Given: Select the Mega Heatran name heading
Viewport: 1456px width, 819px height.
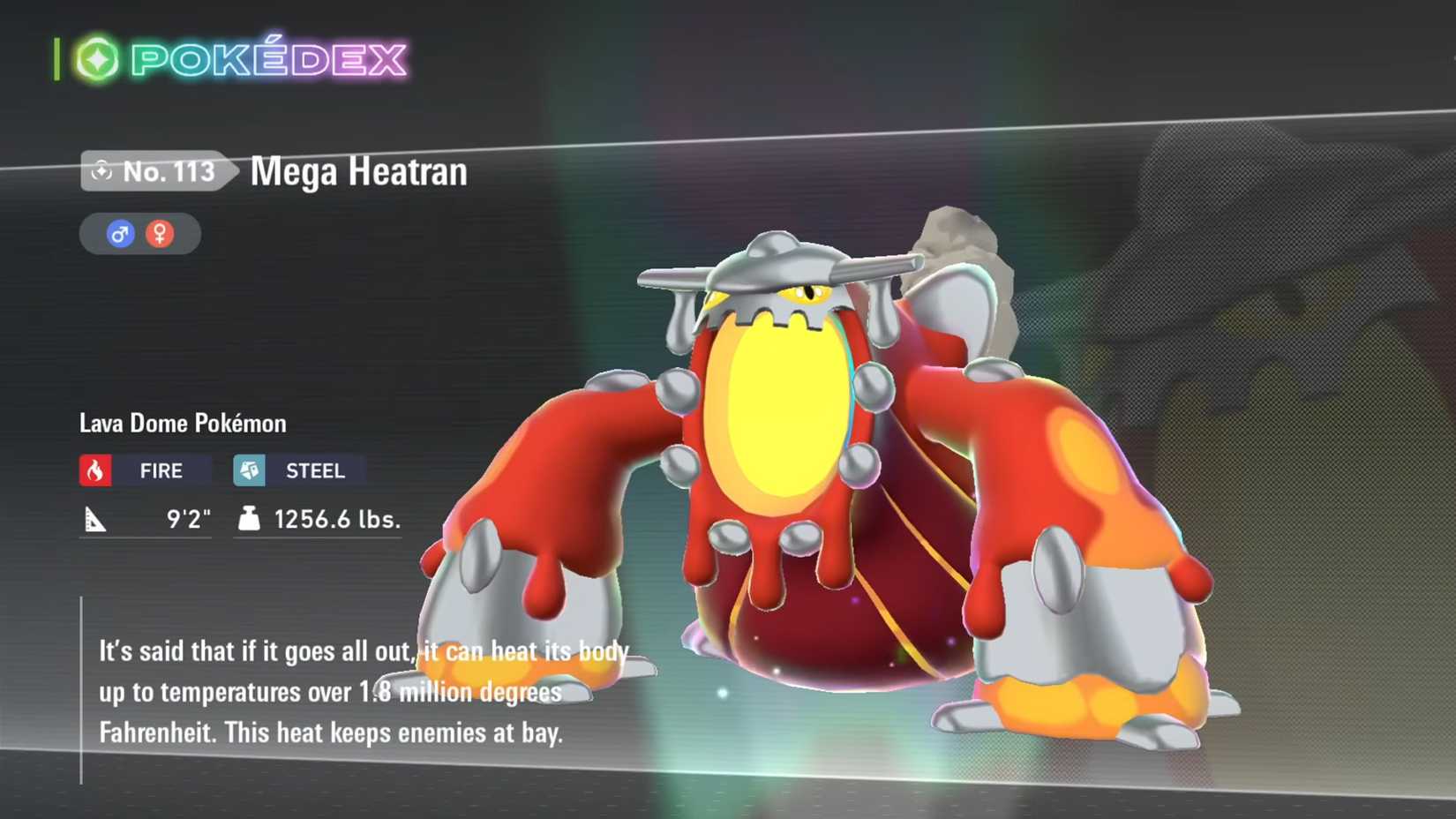Looking at the screenshot, I should coord(357,171).
